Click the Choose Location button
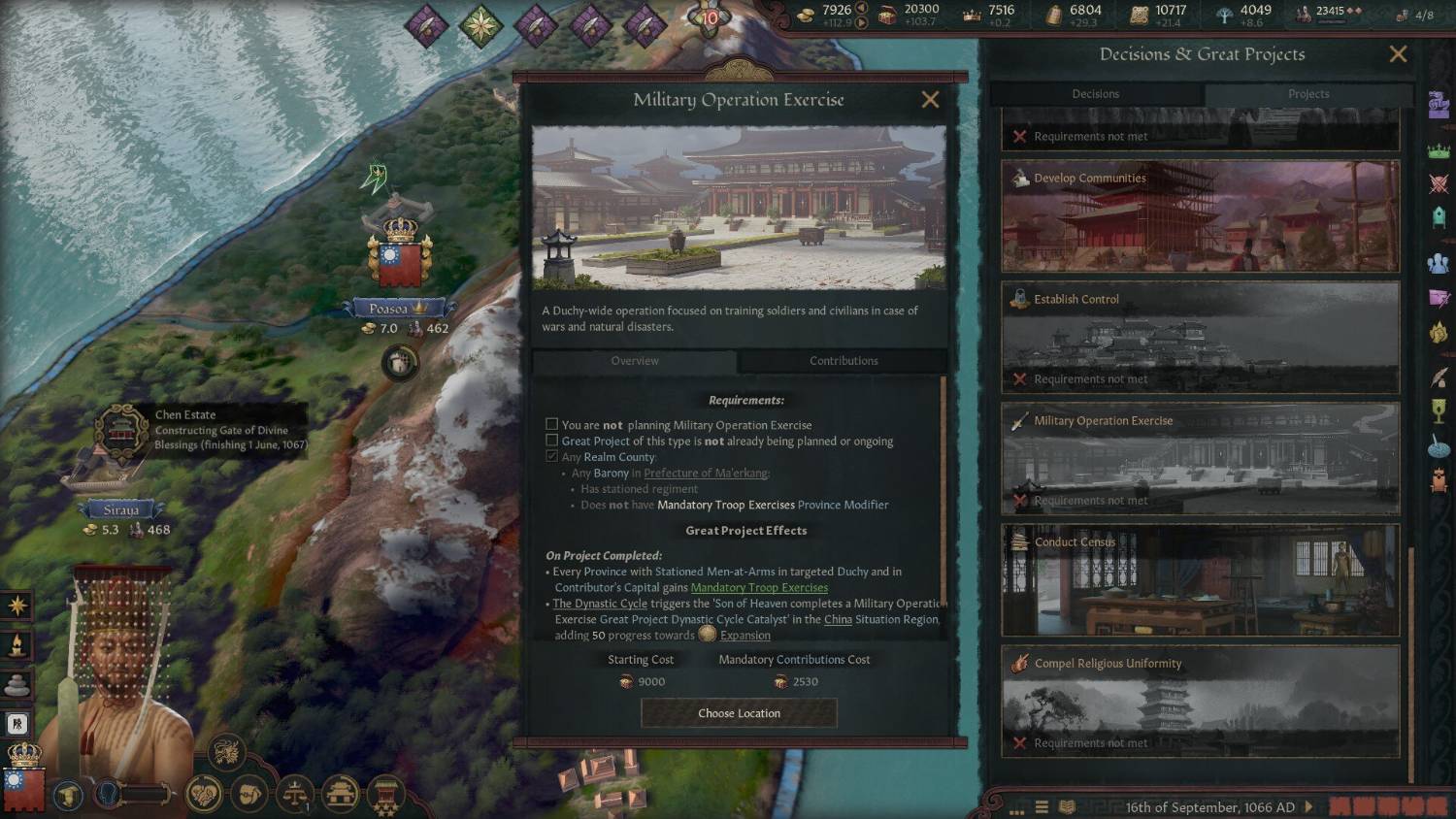Viewport: 1456px width, 819px height. point(739,713)
